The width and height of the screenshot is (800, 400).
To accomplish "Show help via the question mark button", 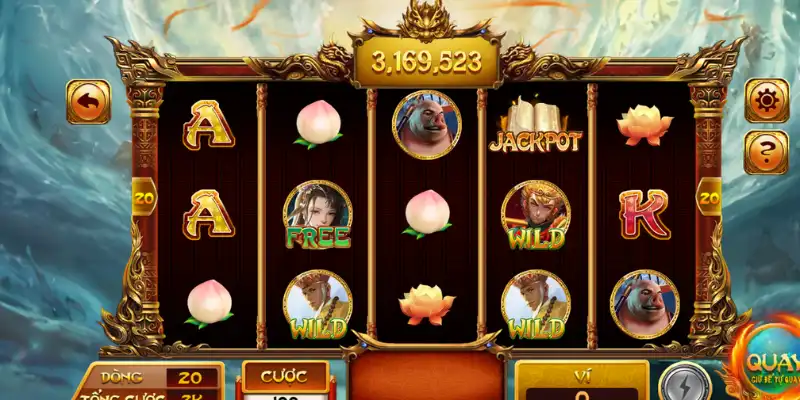I will tap(767, 153).
